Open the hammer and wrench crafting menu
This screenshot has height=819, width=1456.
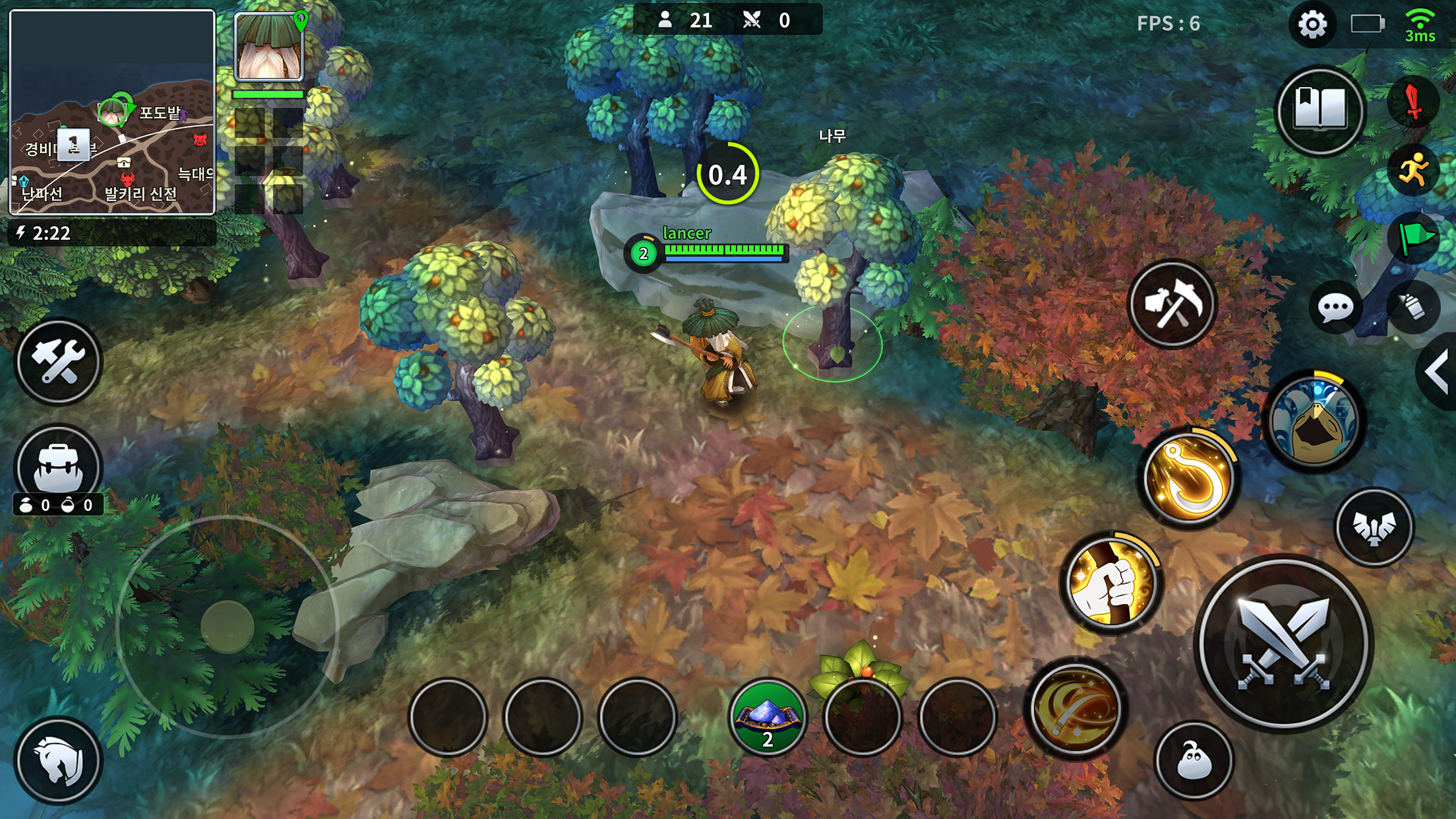(x=58, y=362)
